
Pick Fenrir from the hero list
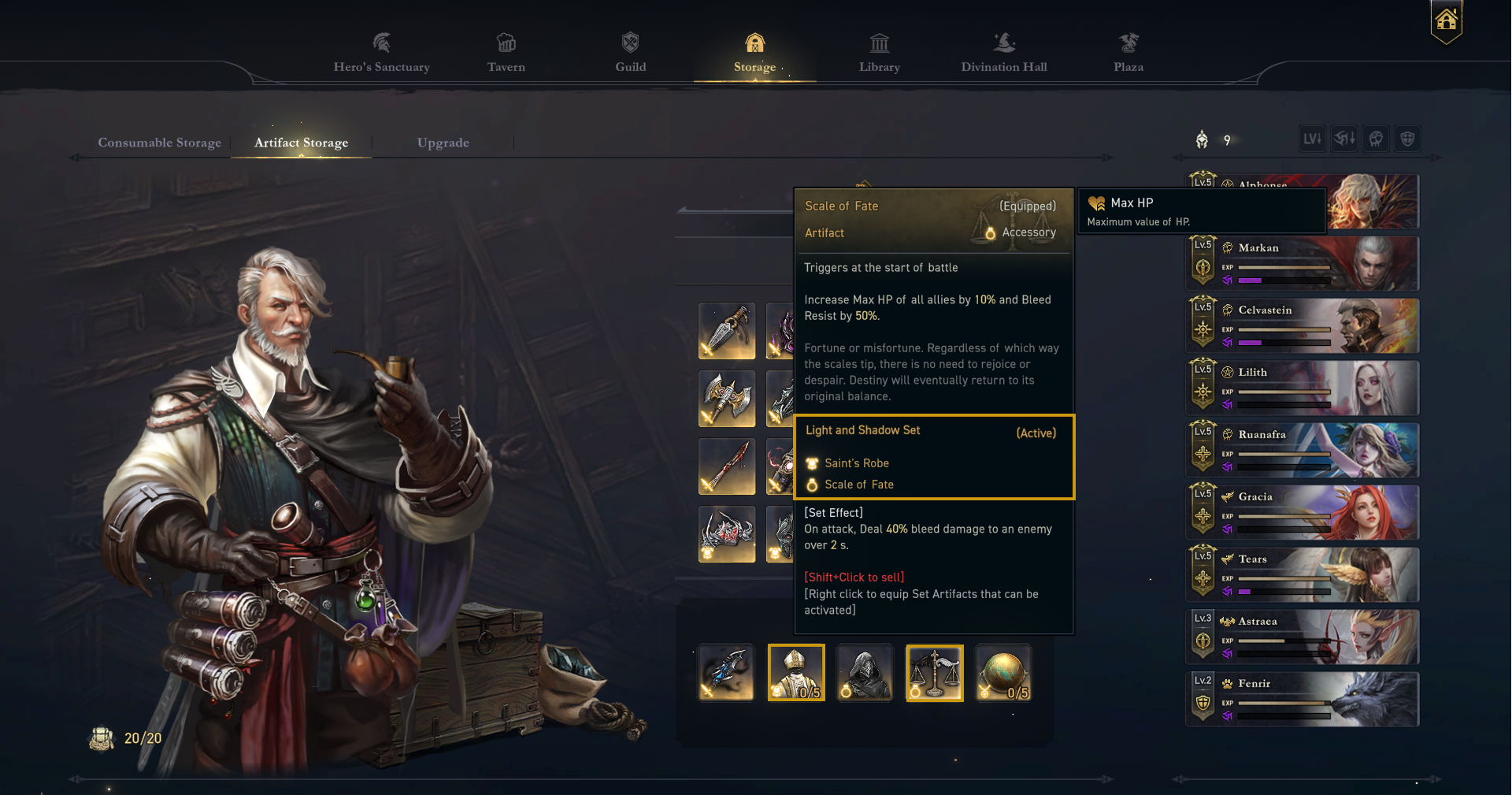[1303, 700]
